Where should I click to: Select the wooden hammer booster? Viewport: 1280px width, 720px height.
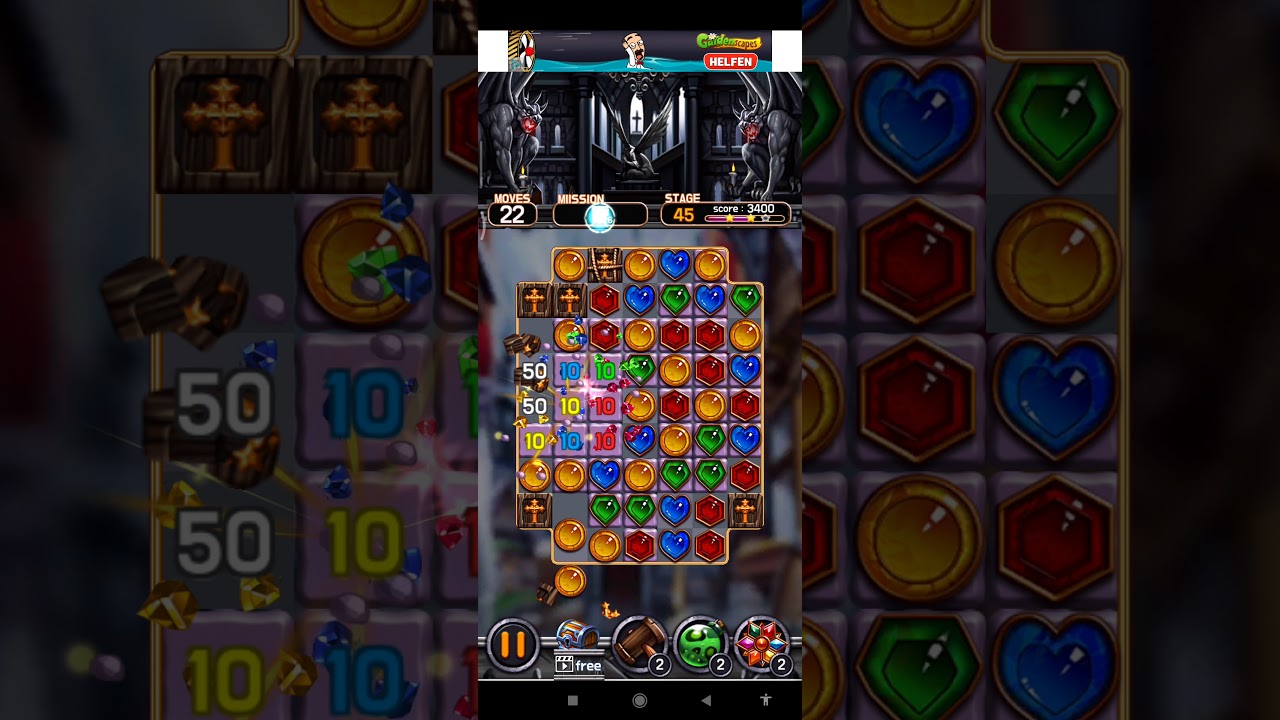[x=638, y=643]
